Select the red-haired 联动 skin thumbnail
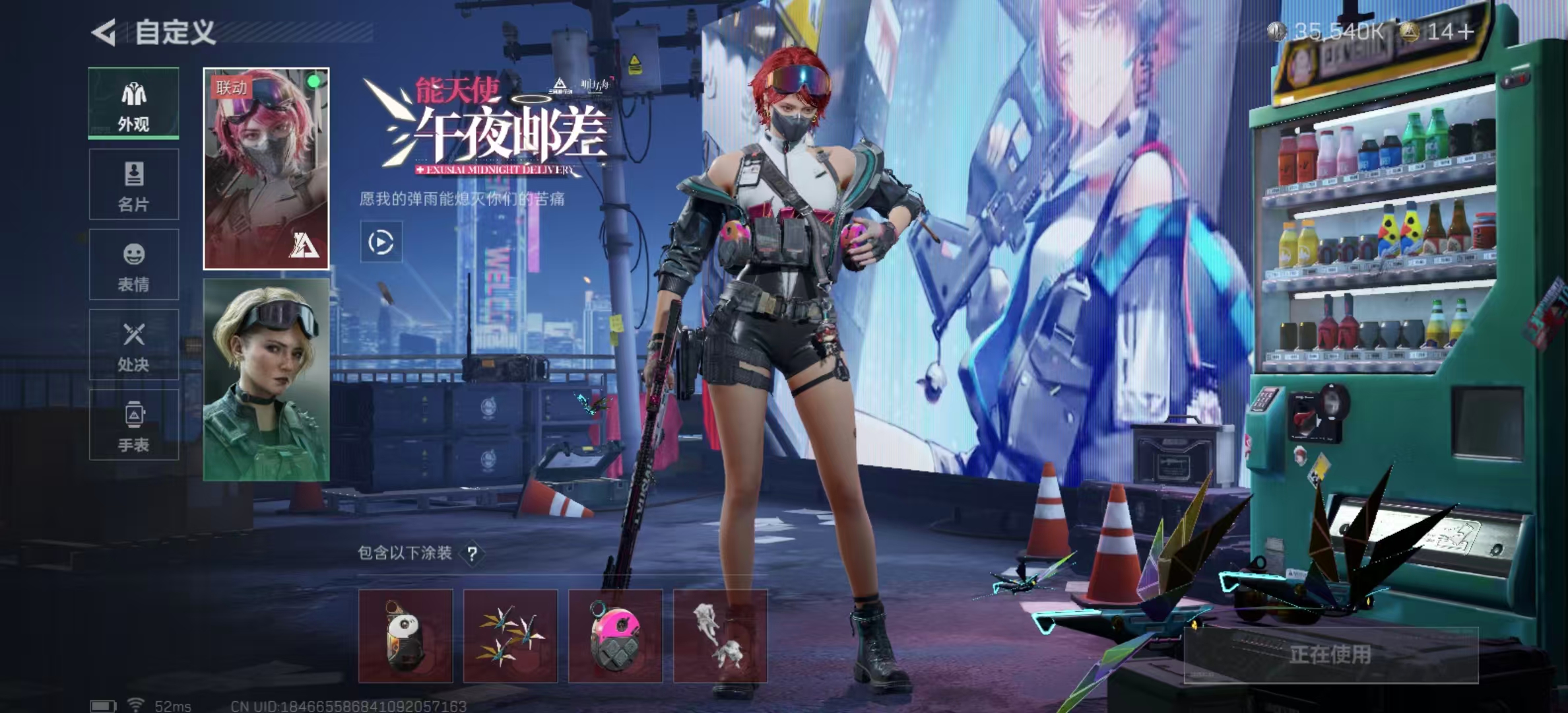This screenshot has height=713, width=1568. [x=266, y=168]
